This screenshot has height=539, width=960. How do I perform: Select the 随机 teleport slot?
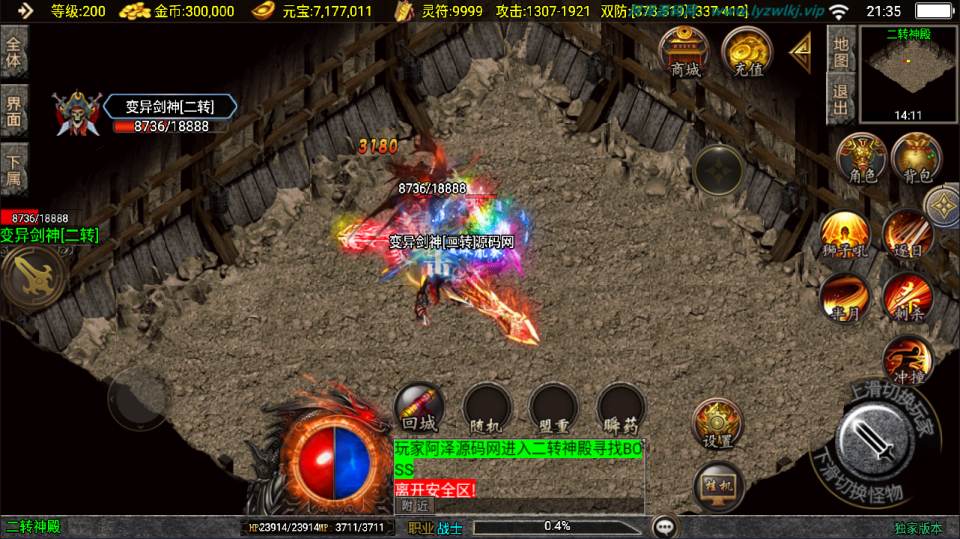coord(487,407)
